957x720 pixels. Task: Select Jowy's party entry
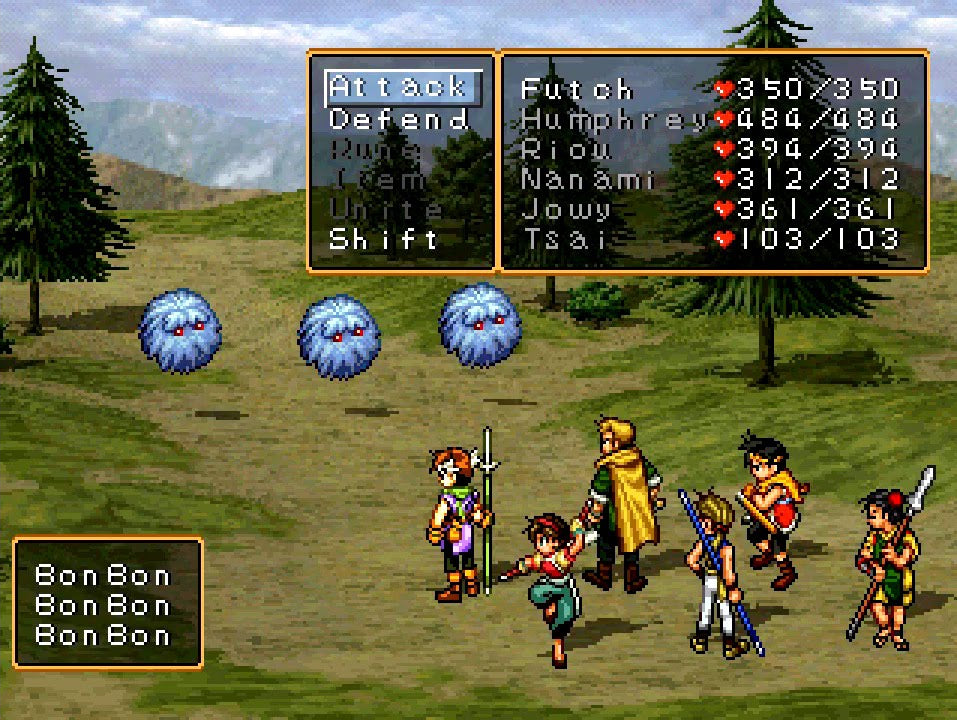(565, 210)
